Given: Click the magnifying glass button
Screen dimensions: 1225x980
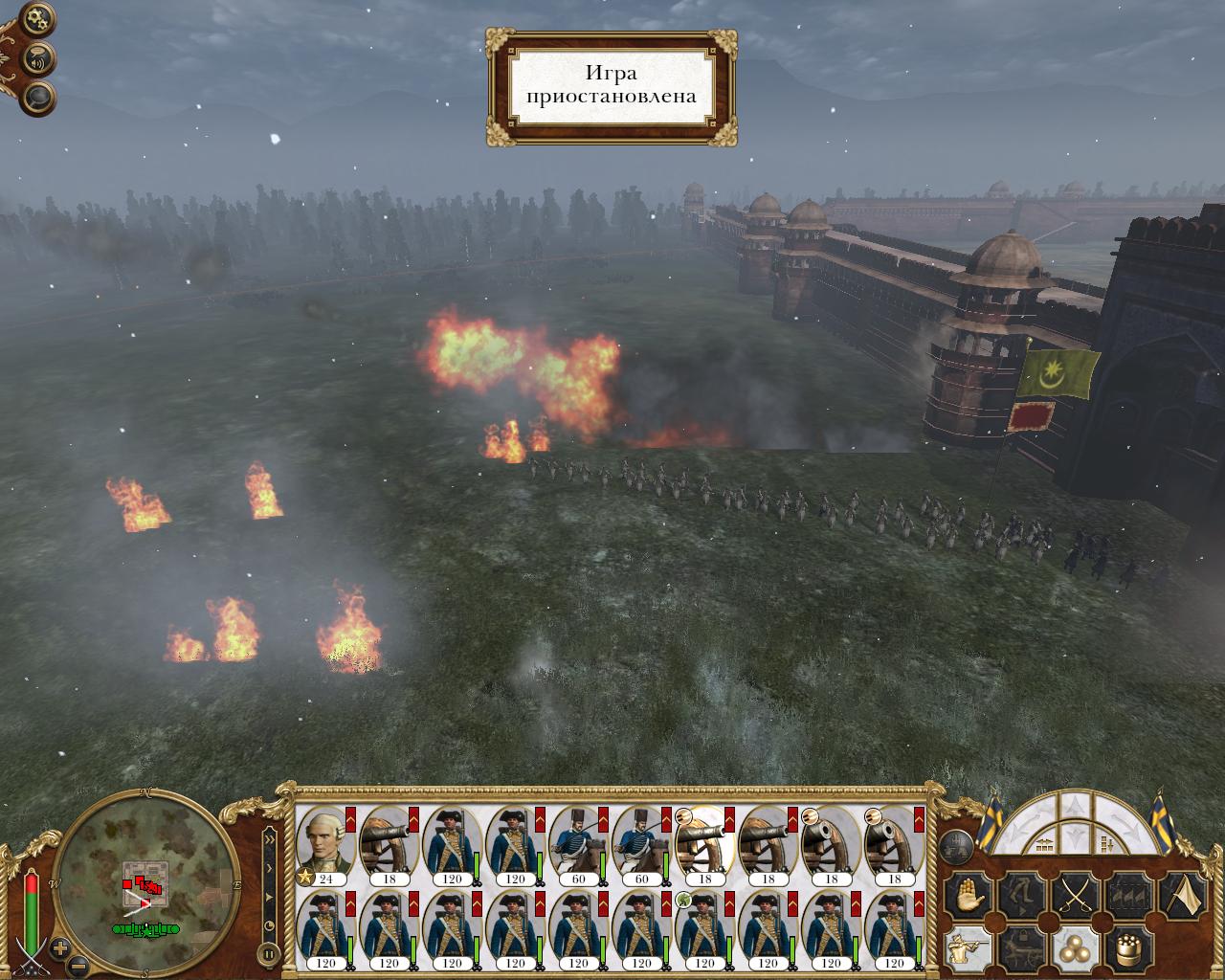Looking at the screenshot, I should (x=39, y=97).
